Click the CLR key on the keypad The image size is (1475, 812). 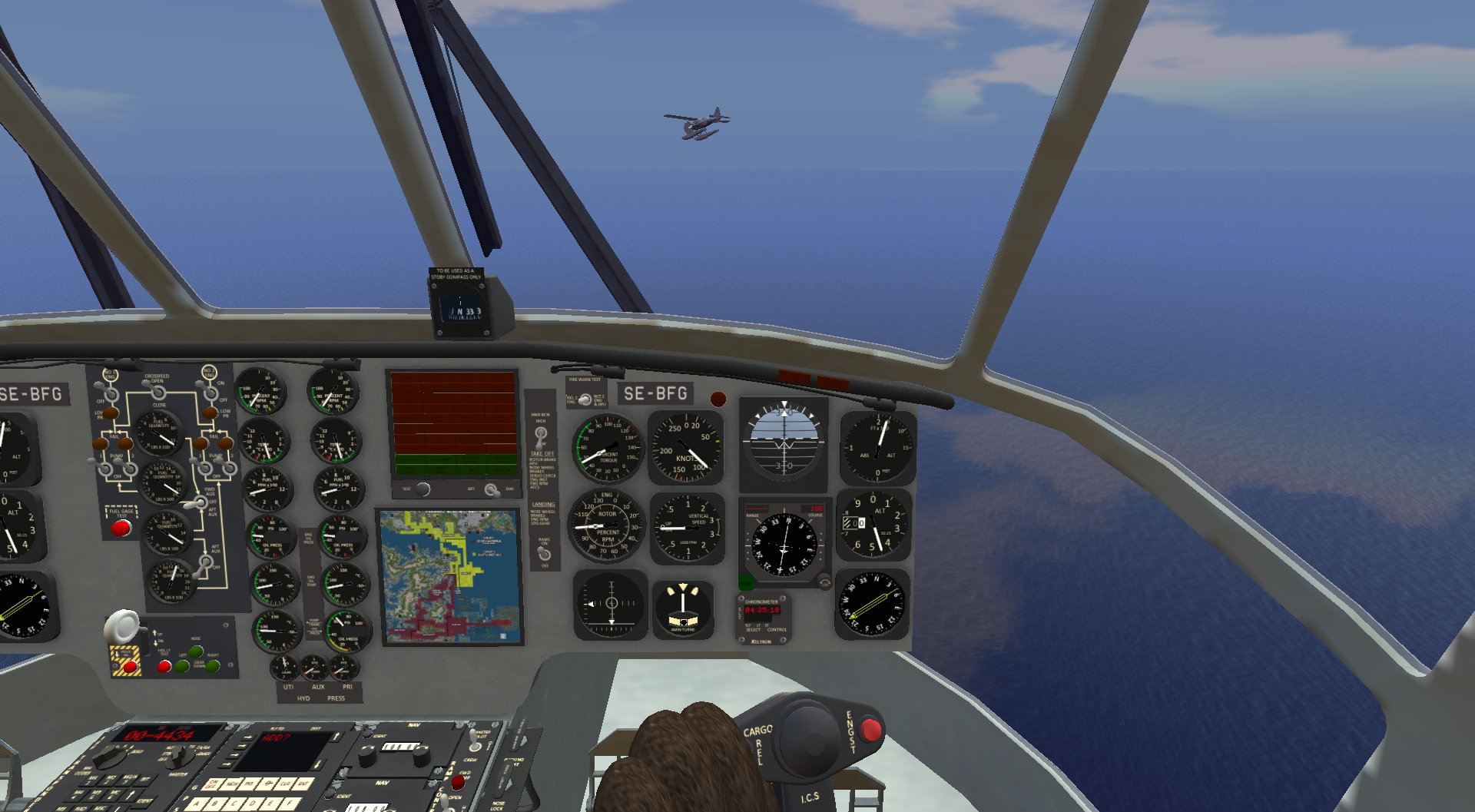pos(285,784)
